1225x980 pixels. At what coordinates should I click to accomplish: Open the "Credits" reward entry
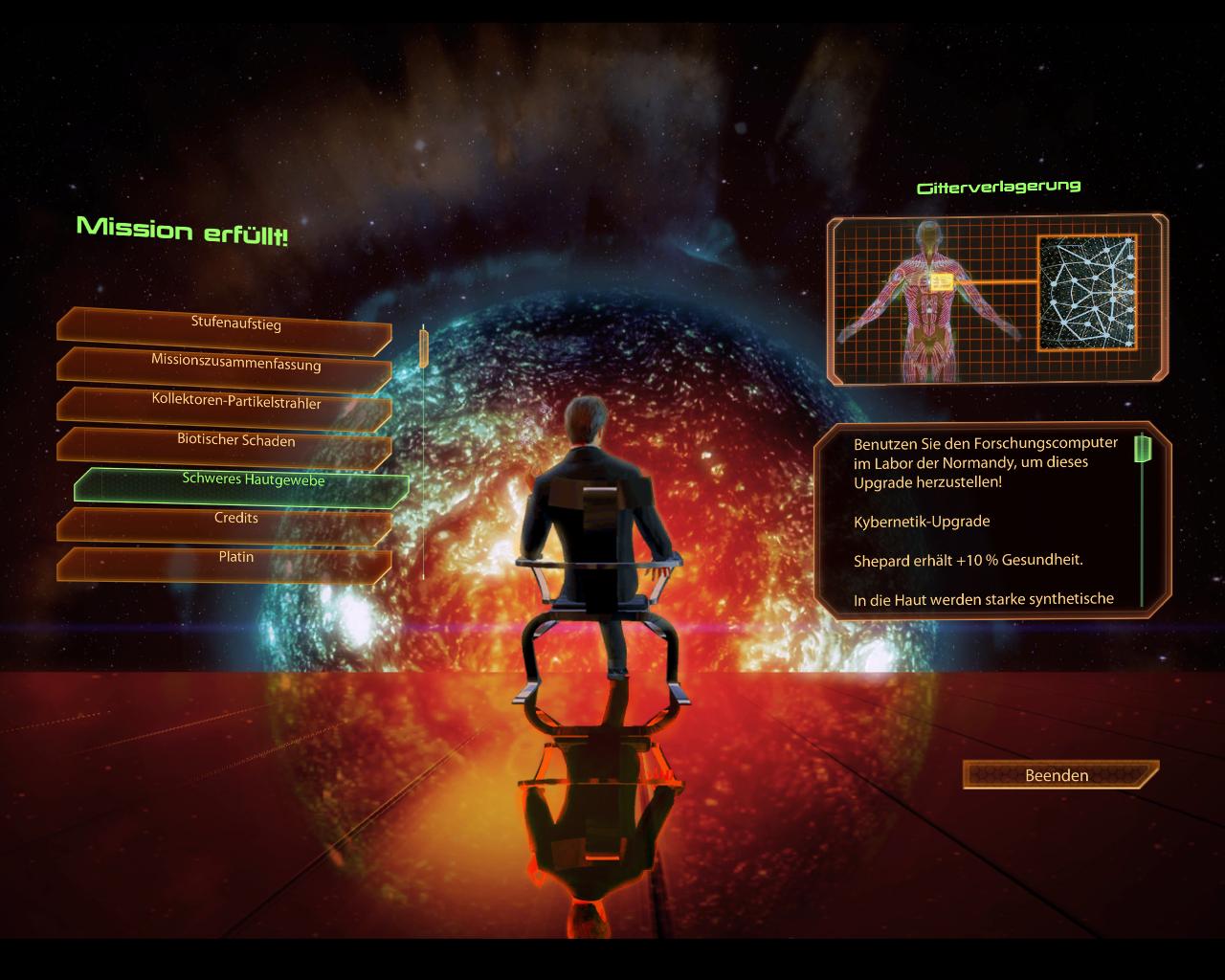[x=235, y=517]
